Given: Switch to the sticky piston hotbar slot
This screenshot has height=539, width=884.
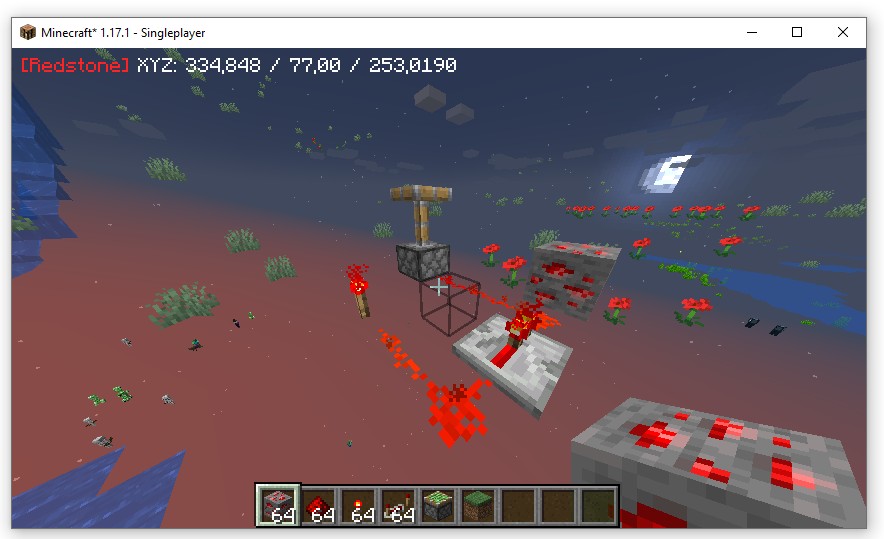Looking at the screenshot, I should click(x=437, y=505).
